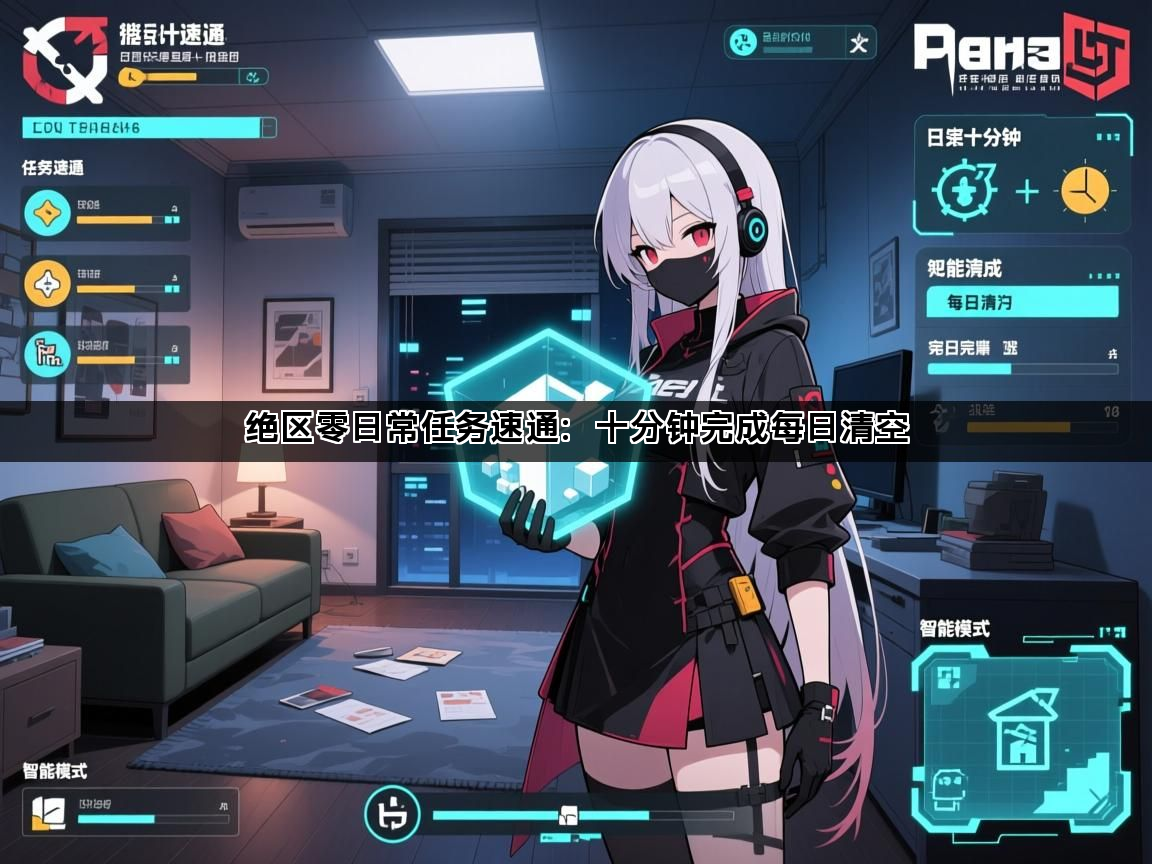Click the white handle on the bottom slider
The image size is (1152, 864).
point(567,814)
